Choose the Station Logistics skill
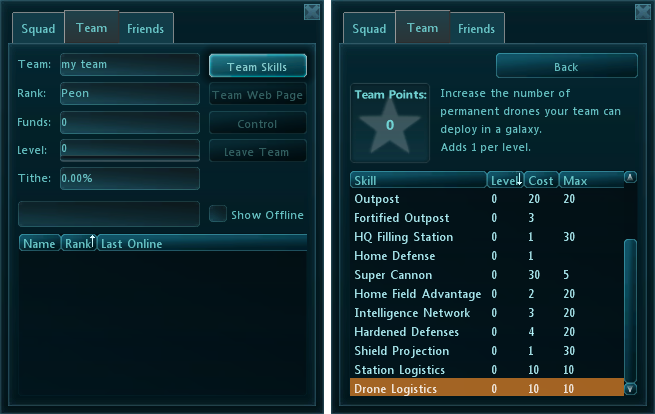Screen dimensions: 655x414 click(418, 370)
